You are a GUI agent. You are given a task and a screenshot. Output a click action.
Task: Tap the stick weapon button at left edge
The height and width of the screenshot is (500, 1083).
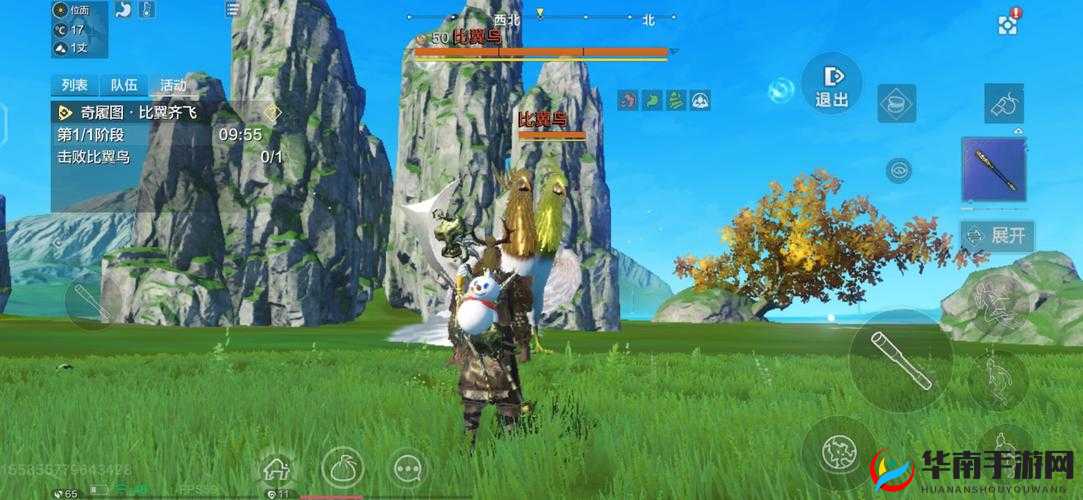pos(86,302)
